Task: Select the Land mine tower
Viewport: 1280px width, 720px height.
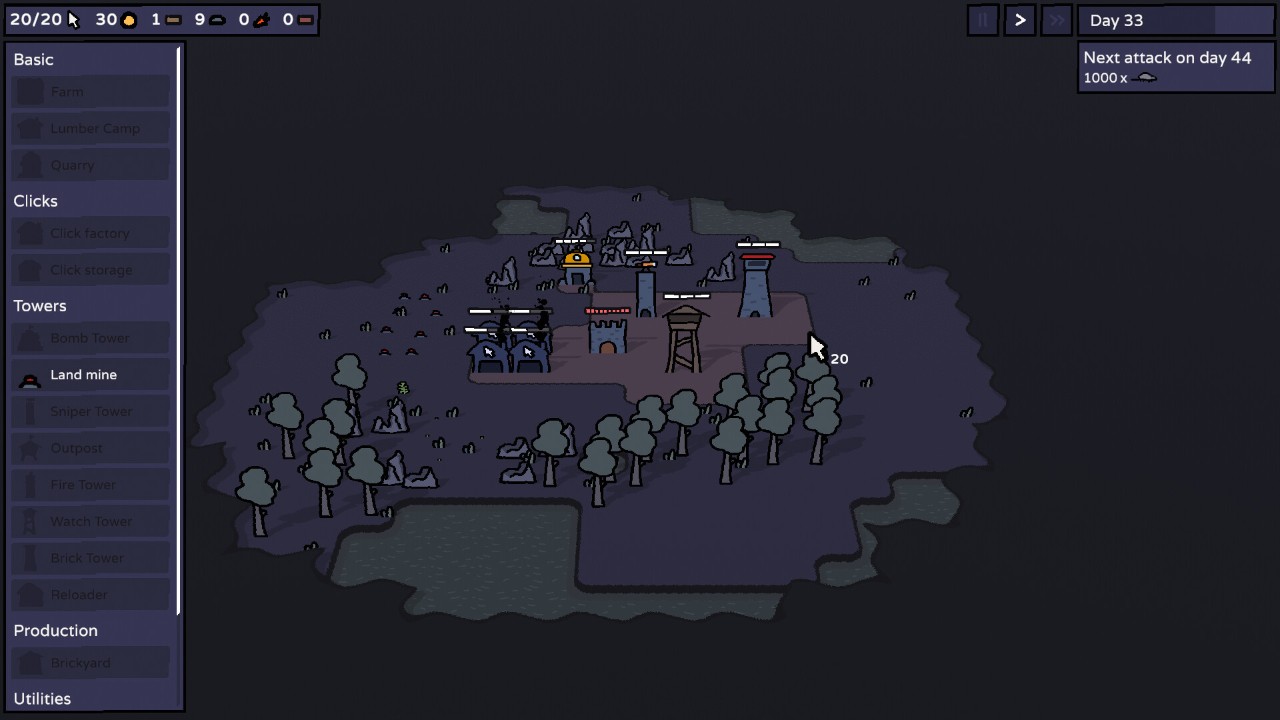Action: click(x=90, y=375)
